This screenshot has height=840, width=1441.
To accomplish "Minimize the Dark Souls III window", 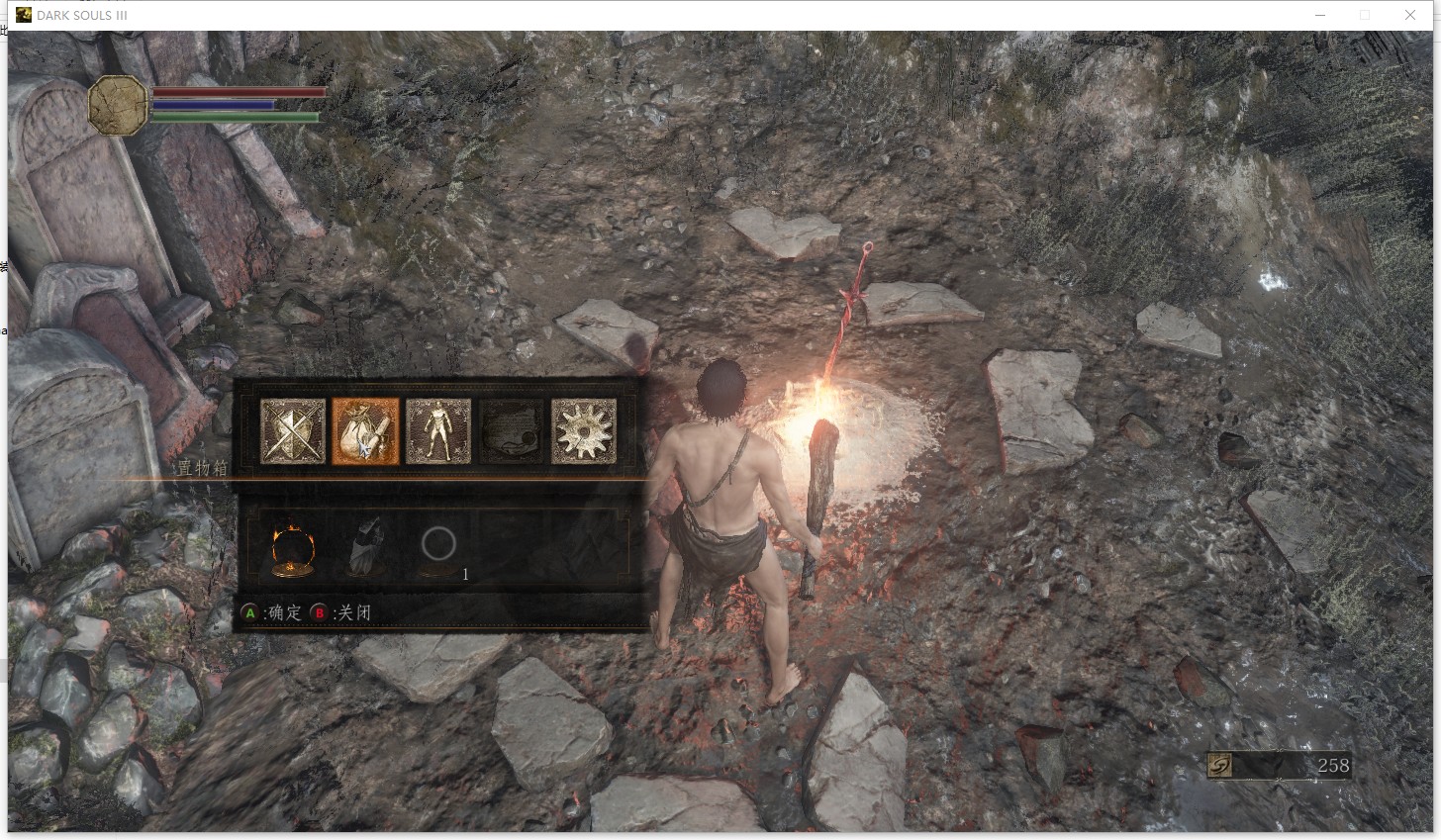I will [x=1320, y=15].
